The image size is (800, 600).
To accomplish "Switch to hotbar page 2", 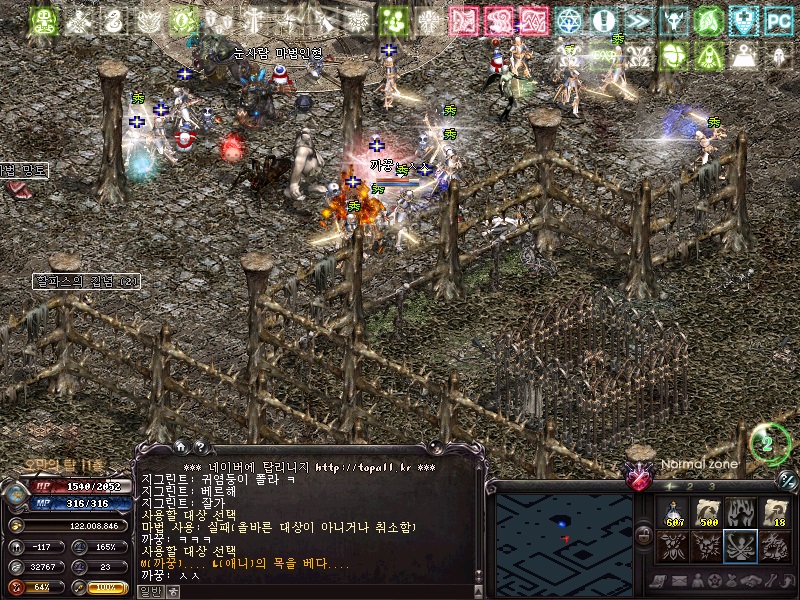I will 692,487.
